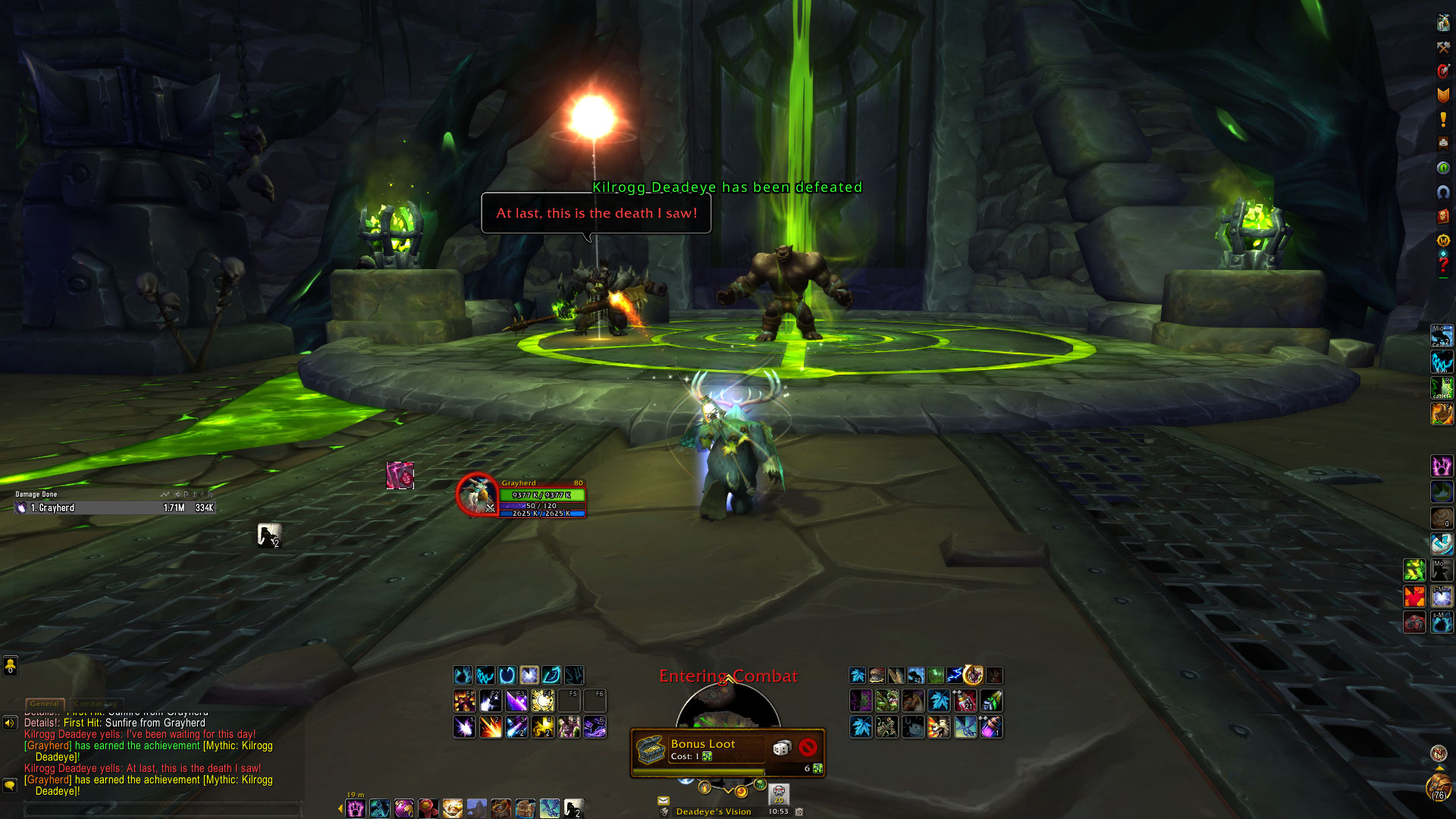Use the purple flask item slot
Screen dimensions: 1456x819
point(991,727)
